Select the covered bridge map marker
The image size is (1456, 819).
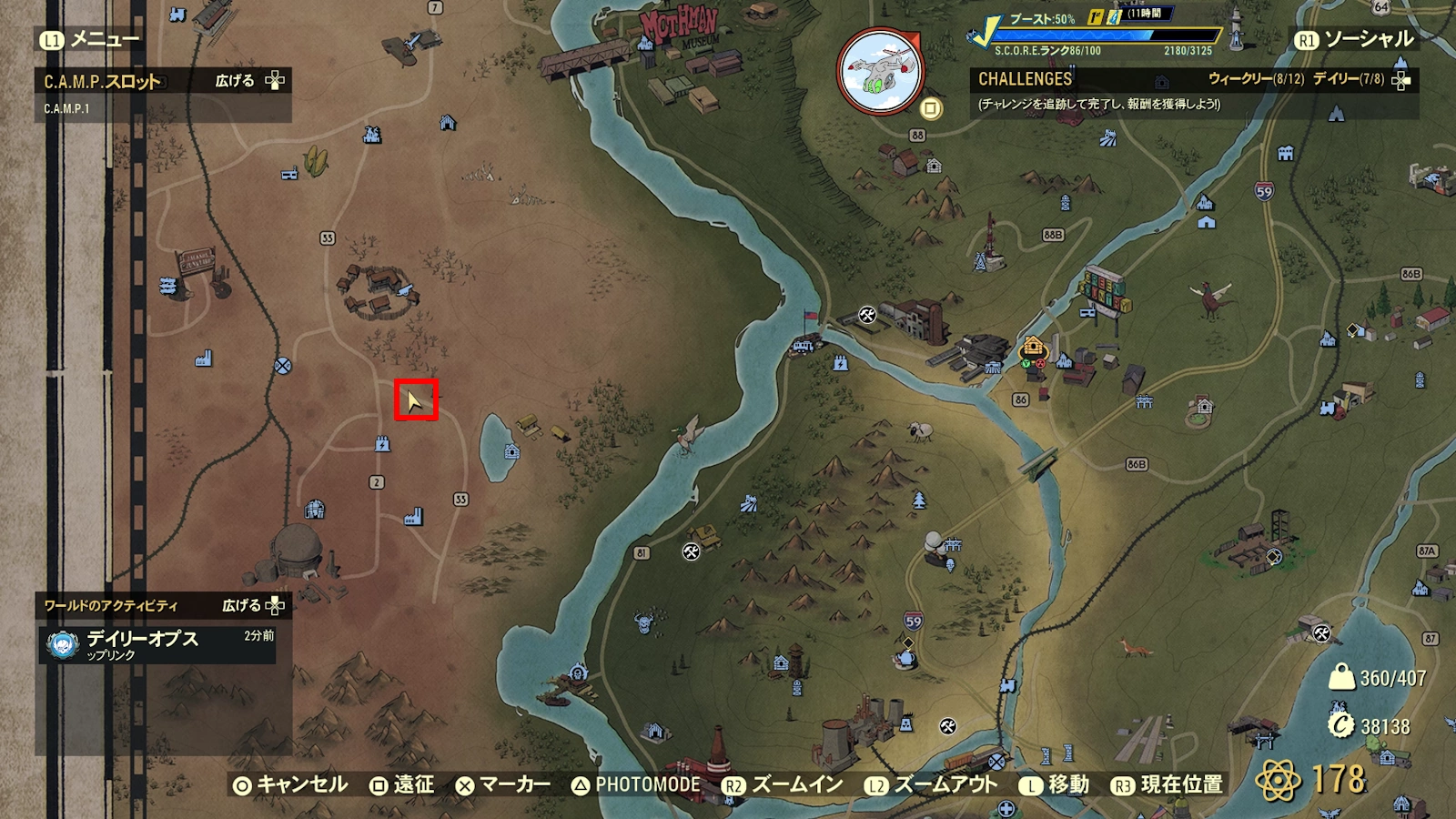(584, 56)
